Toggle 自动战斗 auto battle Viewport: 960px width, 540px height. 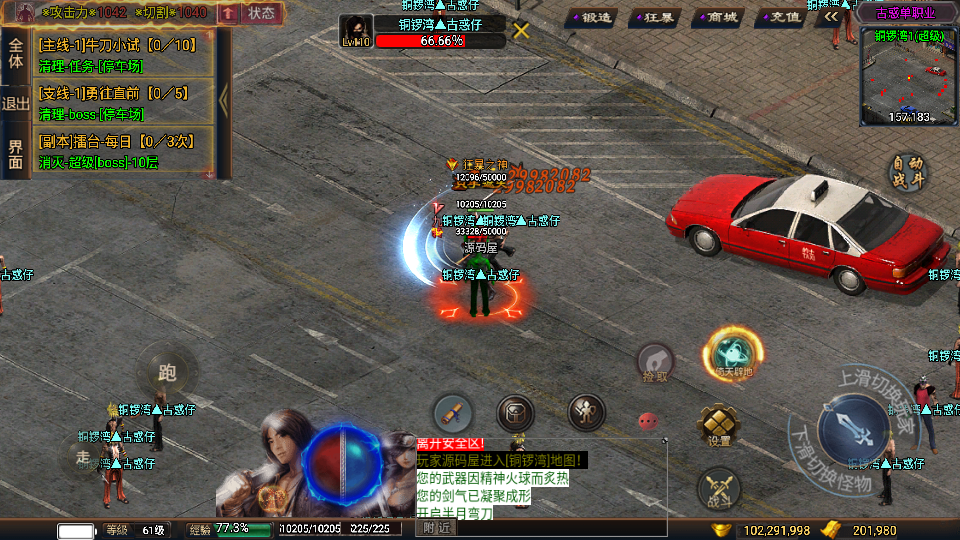(x=909, y=172)
